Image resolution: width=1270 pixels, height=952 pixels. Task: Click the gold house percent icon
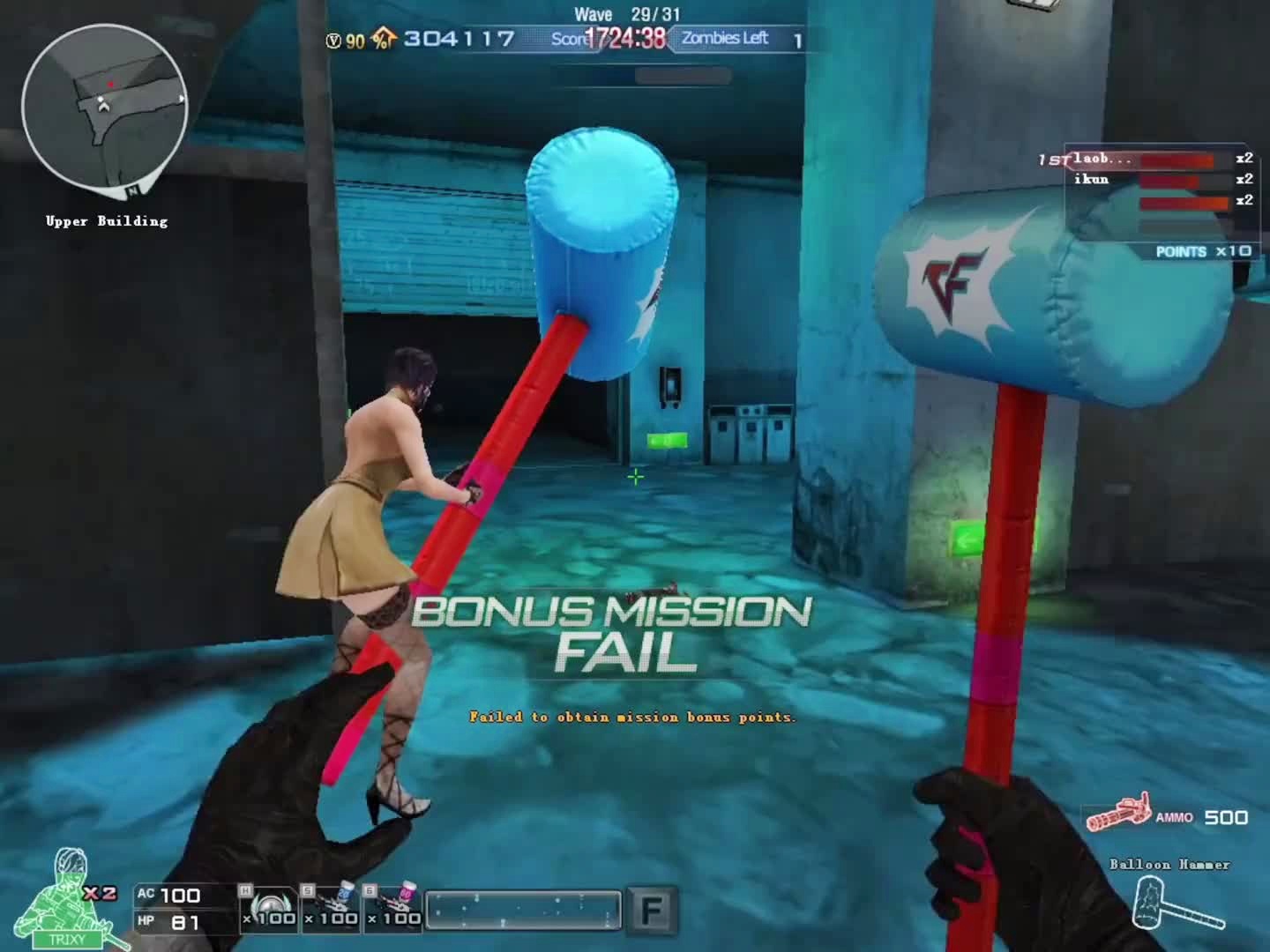pos(383,39)
